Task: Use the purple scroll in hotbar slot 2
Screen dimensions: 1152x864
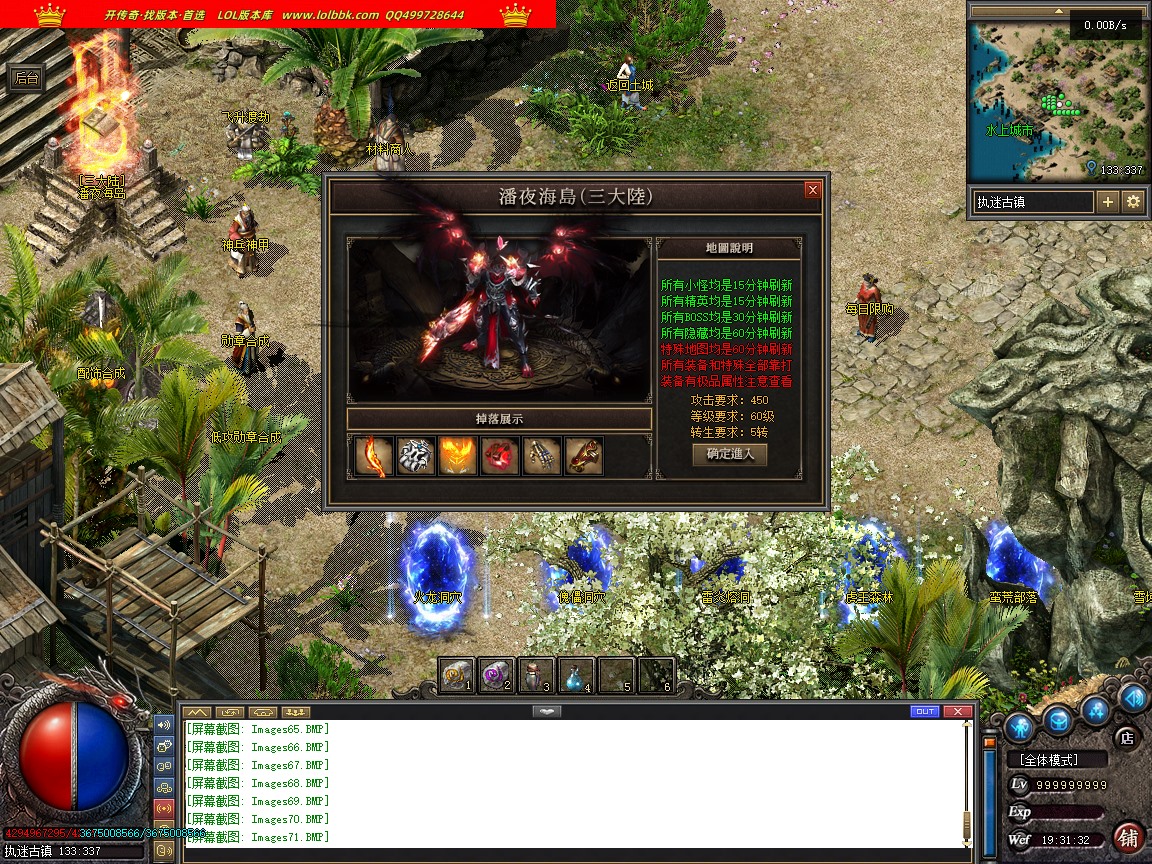Action: pyautogui.click(x=495, y=675)
